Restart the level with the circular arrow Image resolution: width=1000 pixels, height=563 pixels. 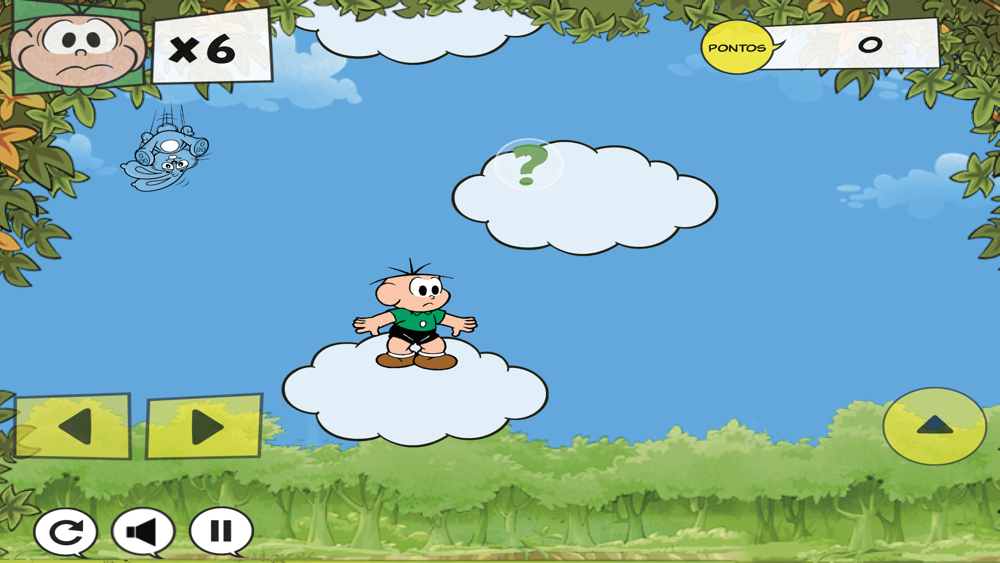[x=66, y=532]
